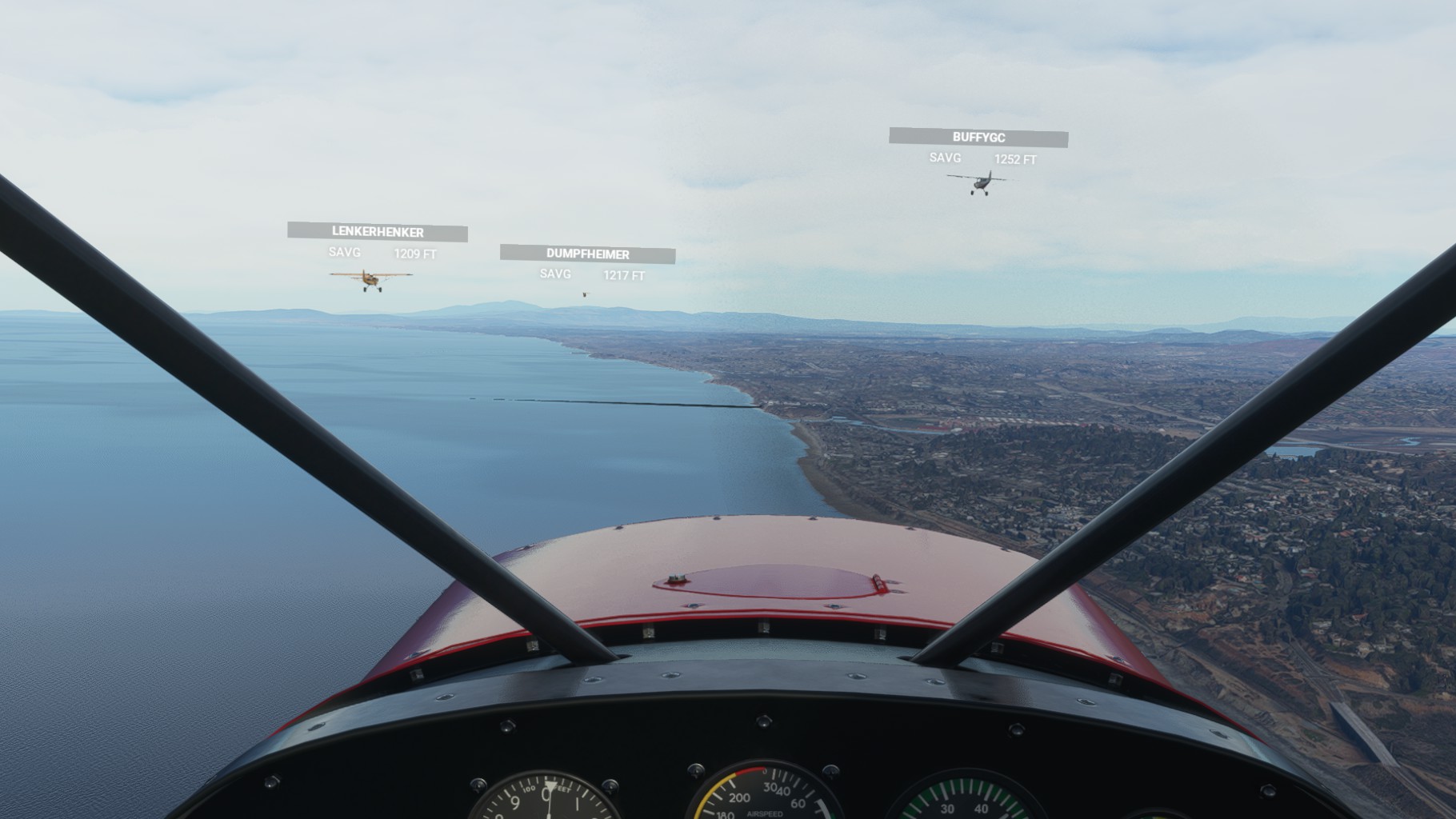Select the DUMPFHEIMER player nameplate
This screenshot has width=1456, height=819.
[588, 254]
